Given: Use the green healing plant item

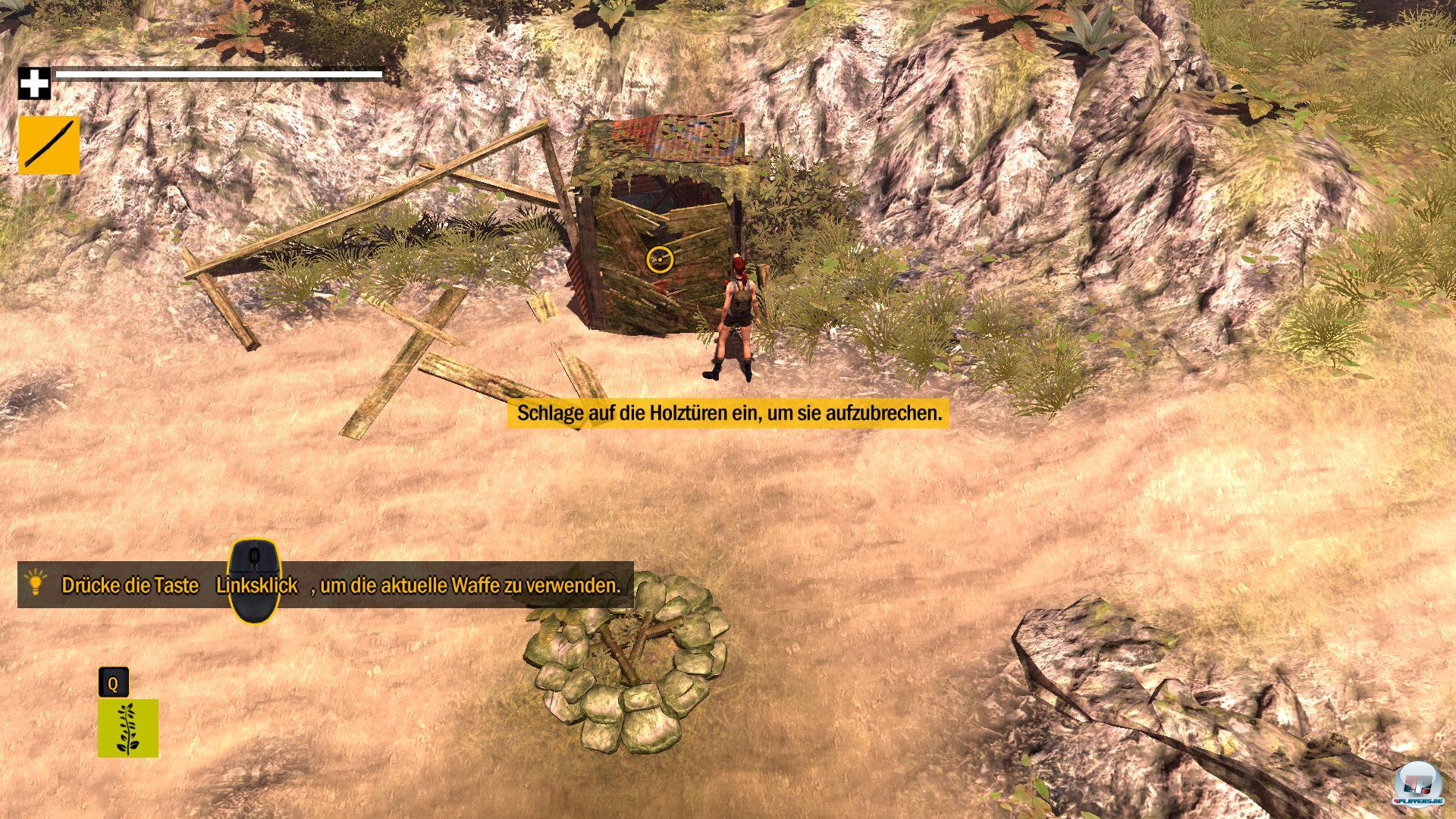Looking at the screenshot, I should [127, 728].
